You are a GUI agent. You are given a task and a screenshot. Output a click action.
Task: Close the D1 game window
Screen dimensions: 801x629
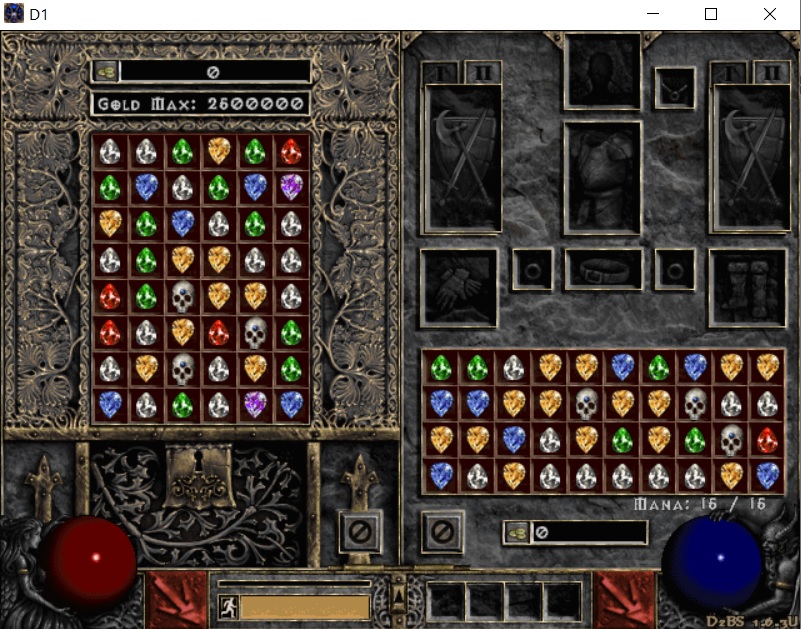pyautogui.click(x=769, y=14)
